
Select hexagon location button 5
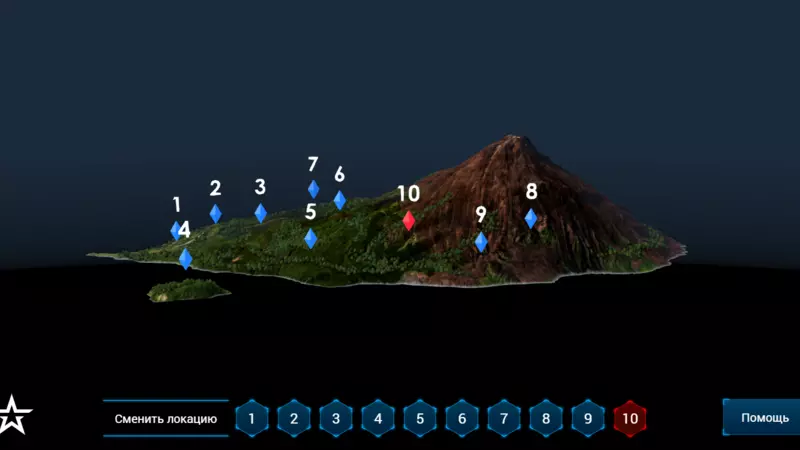pyautogui.click(x=420, y=418)
